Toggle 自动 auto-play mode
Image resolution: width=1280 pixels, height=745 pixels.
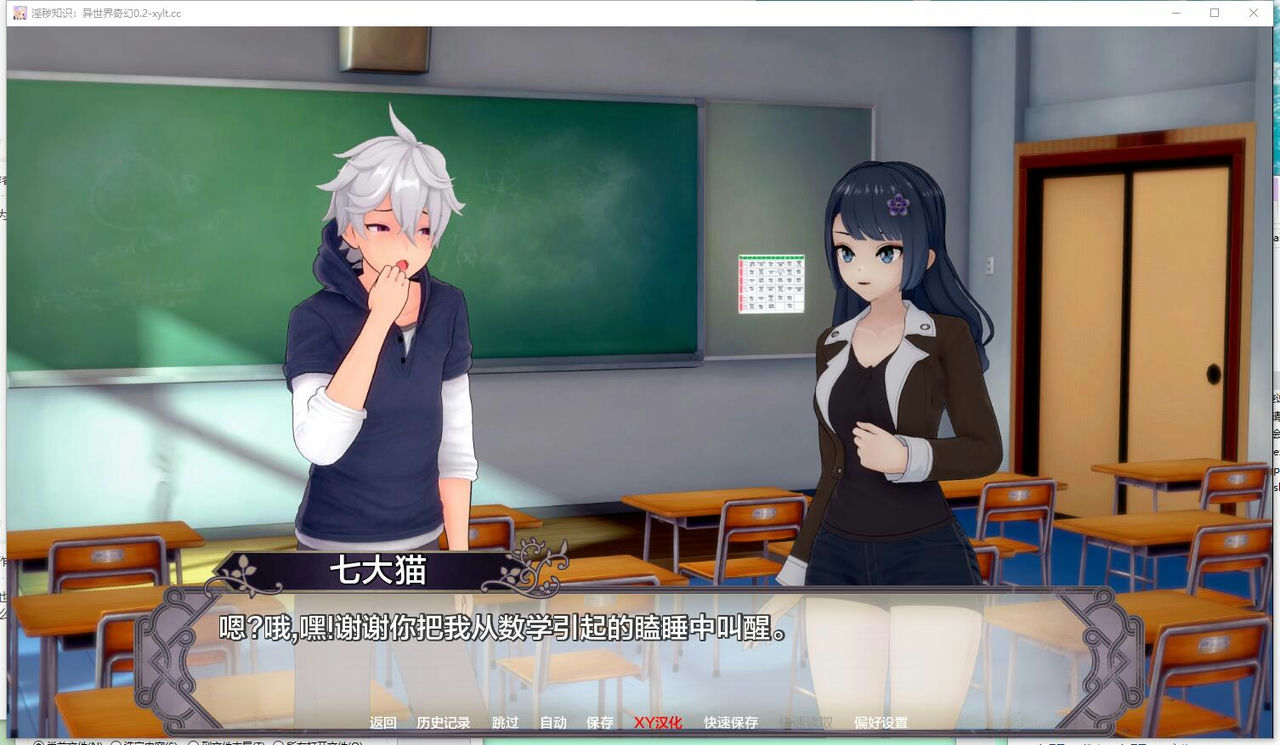click(x=553, y=721)
